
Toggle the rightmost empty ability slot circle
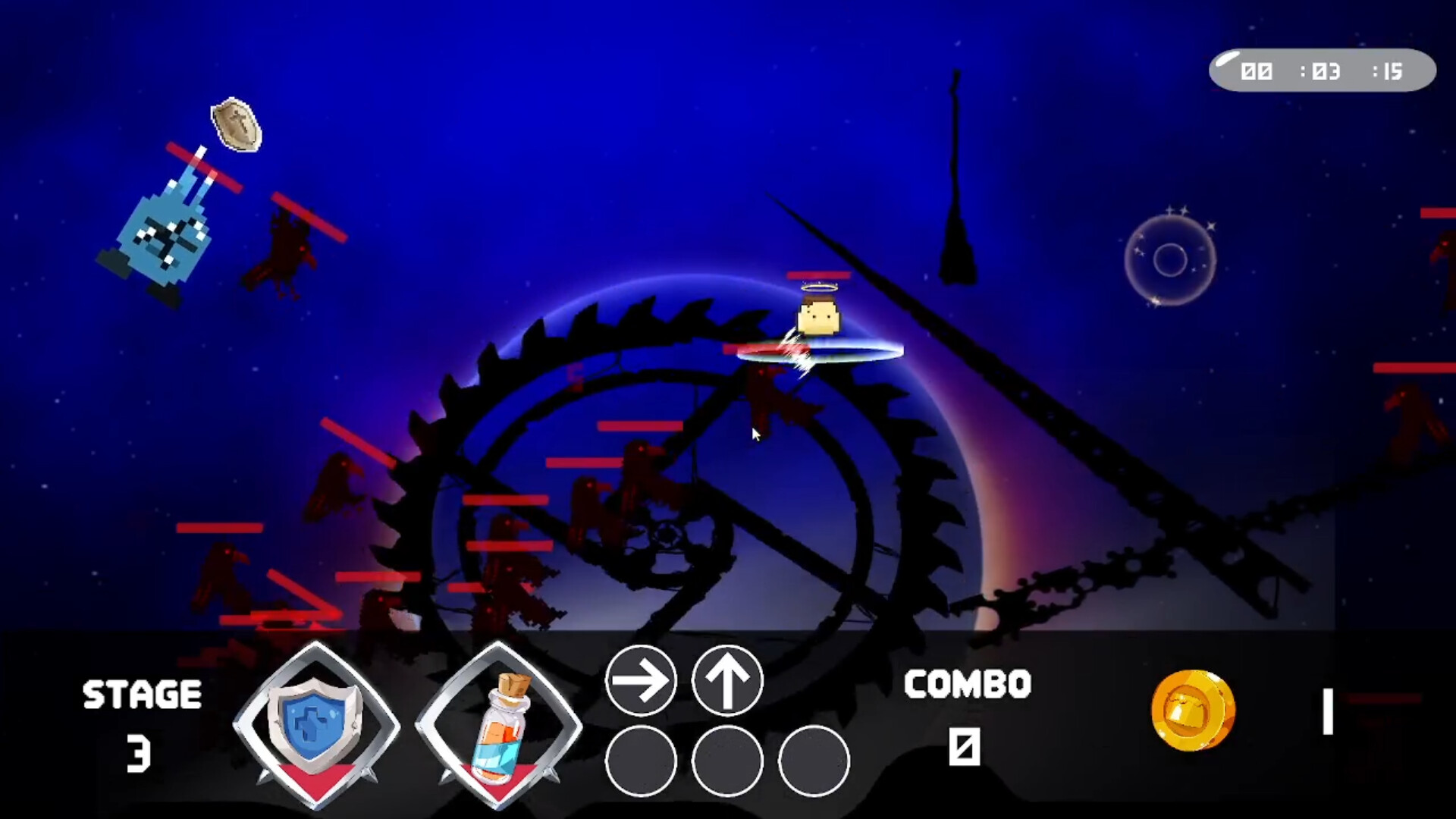point(812,762)
